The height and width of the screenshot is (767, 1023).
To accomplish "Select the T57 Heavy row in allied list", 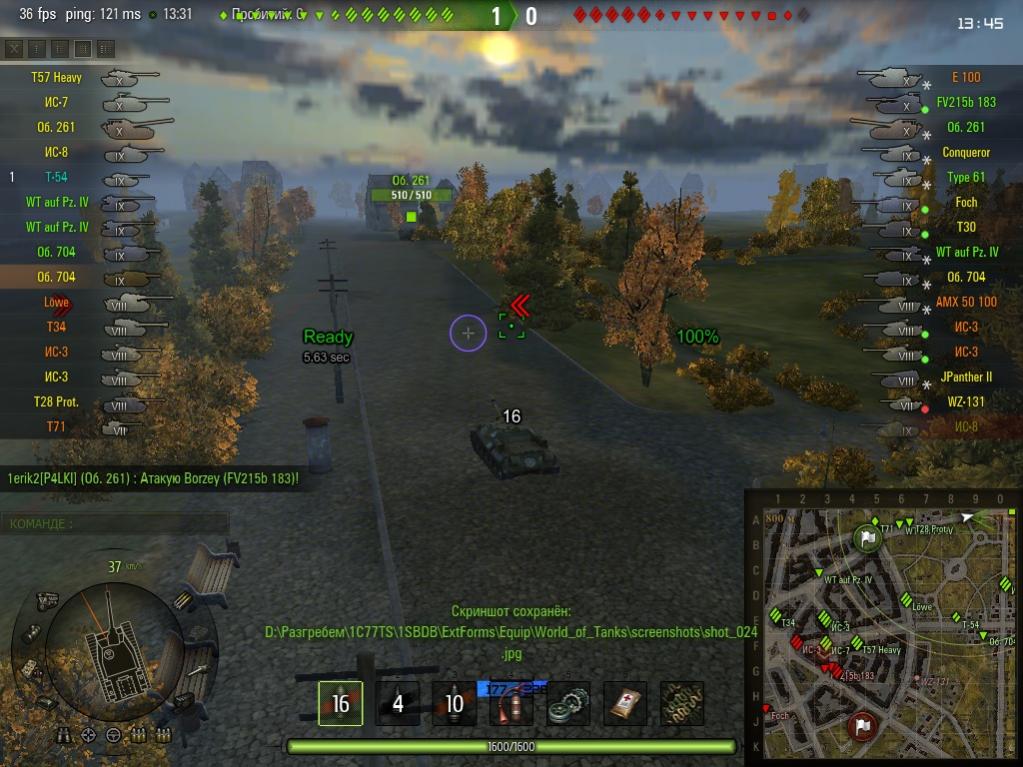I will coord(55,77).
